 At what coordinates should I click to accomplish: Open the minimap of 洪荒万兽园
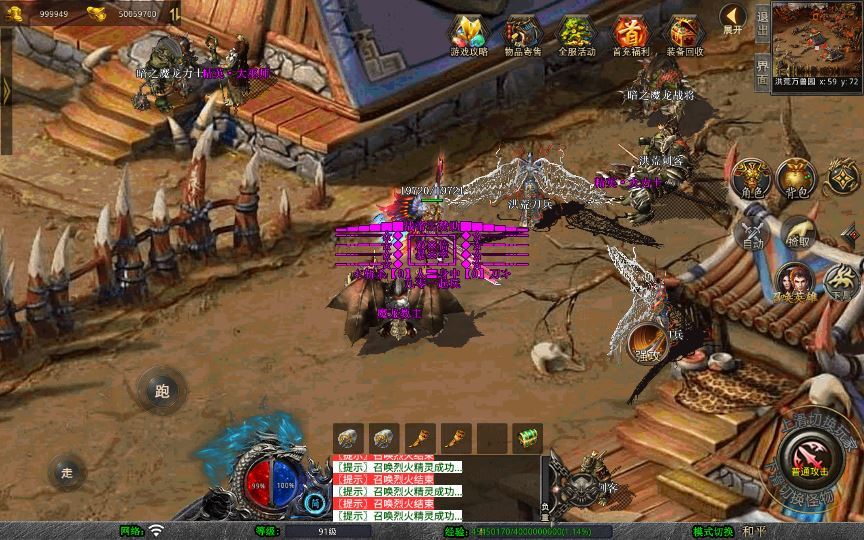pyautogui.click(x=816, y=38)
